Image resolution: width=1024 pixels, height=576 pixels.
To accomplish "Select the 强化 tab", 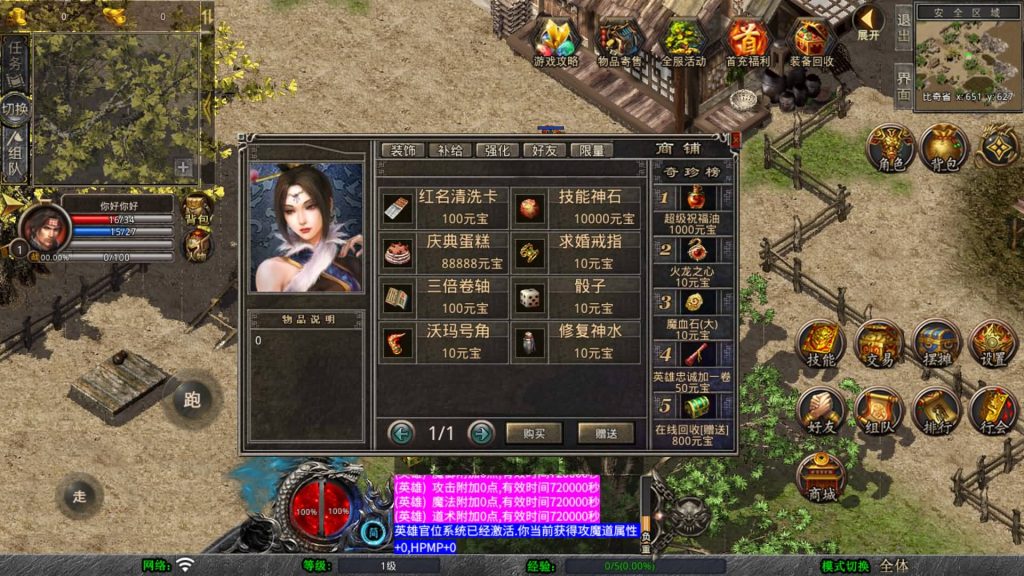I will click(497, 150).
